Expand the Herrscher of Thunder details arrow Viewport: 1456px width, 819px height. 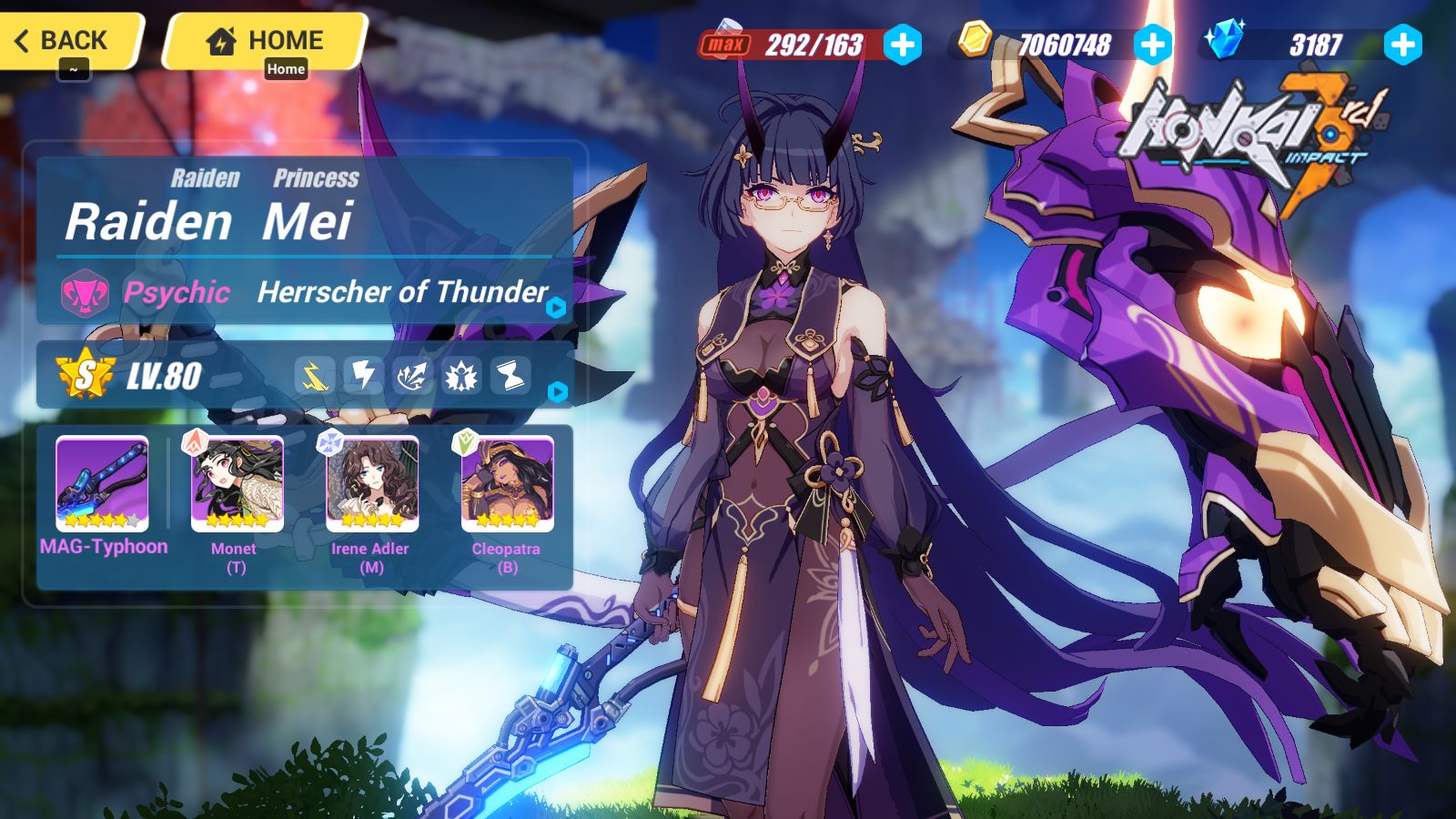pyautogui.click(x=555, y=308)
